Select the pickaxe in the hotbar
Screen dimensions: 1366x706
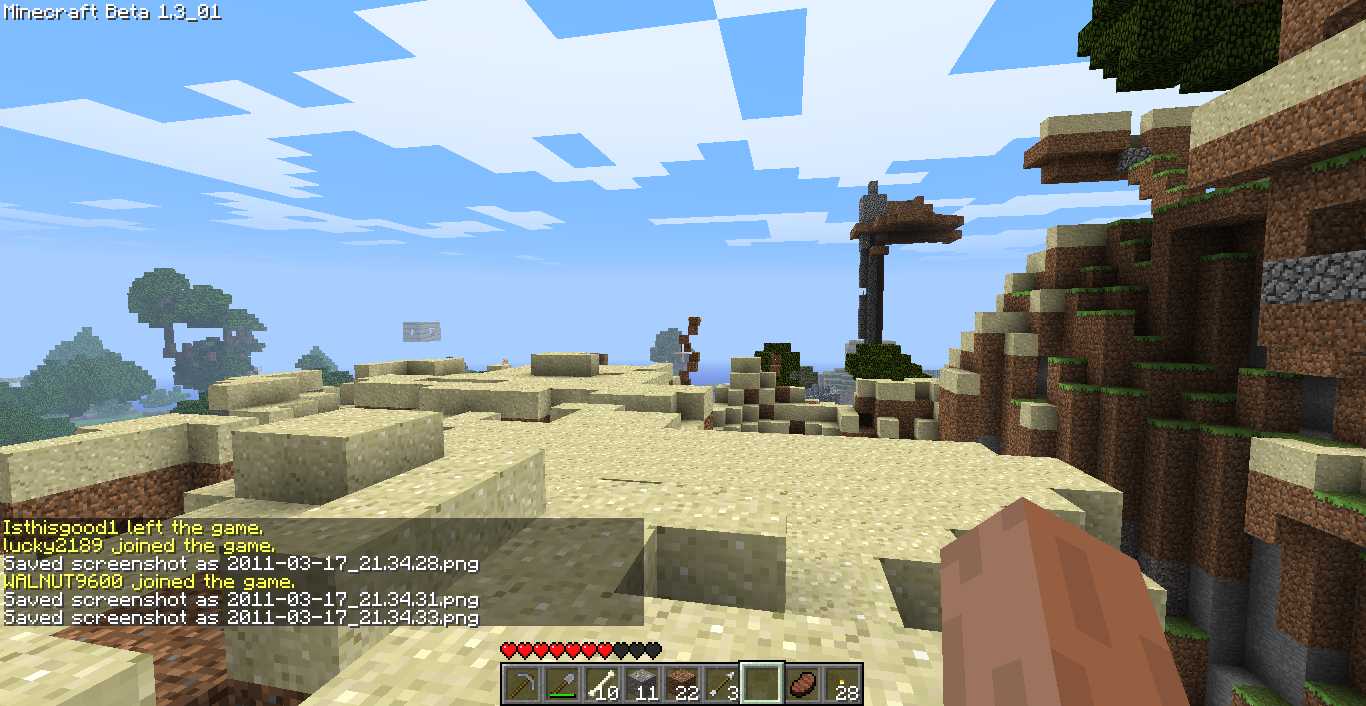(x=521, y=685)
